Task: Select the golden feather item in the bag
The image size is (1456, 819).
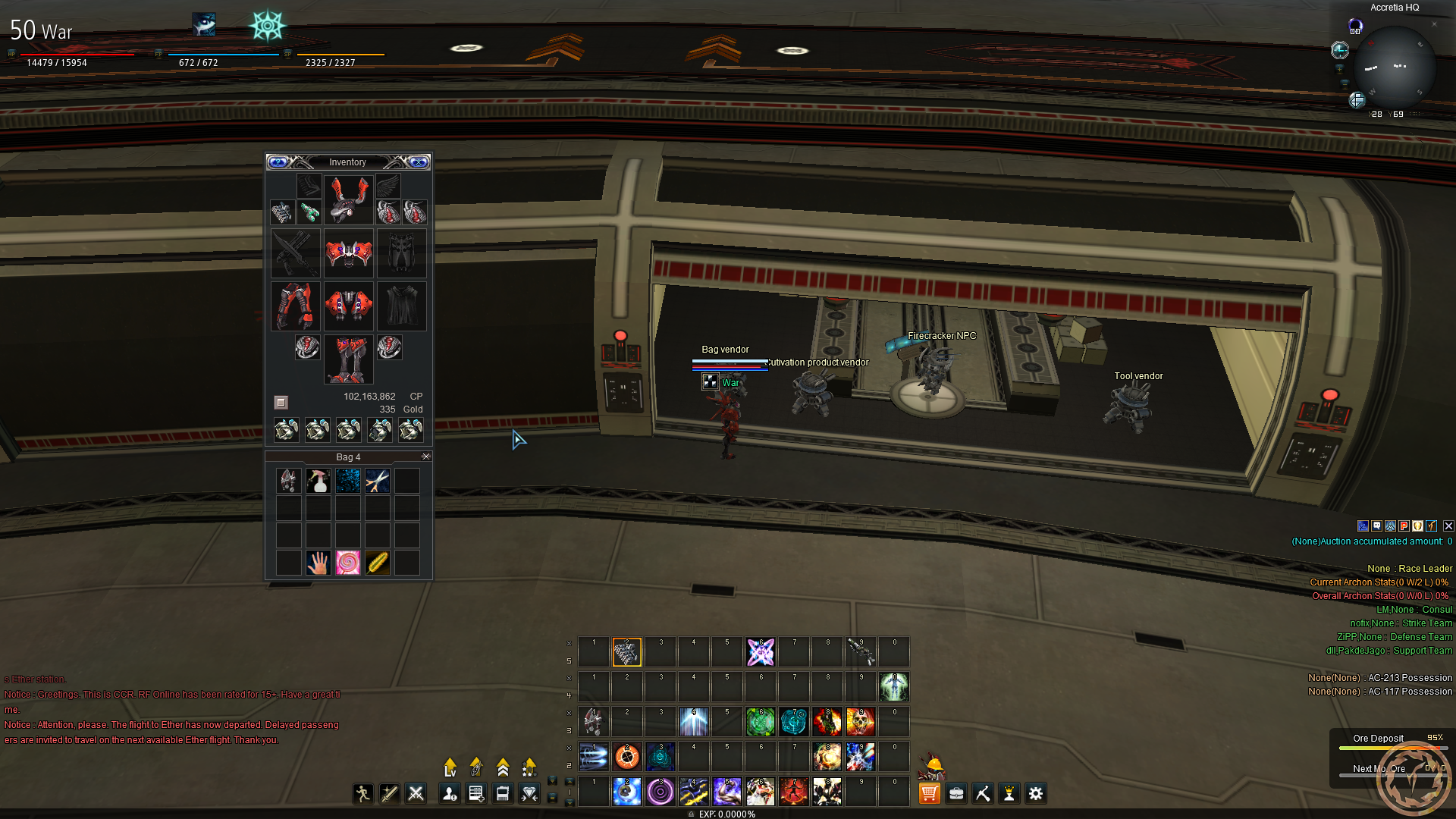Action: pos(378,563)
